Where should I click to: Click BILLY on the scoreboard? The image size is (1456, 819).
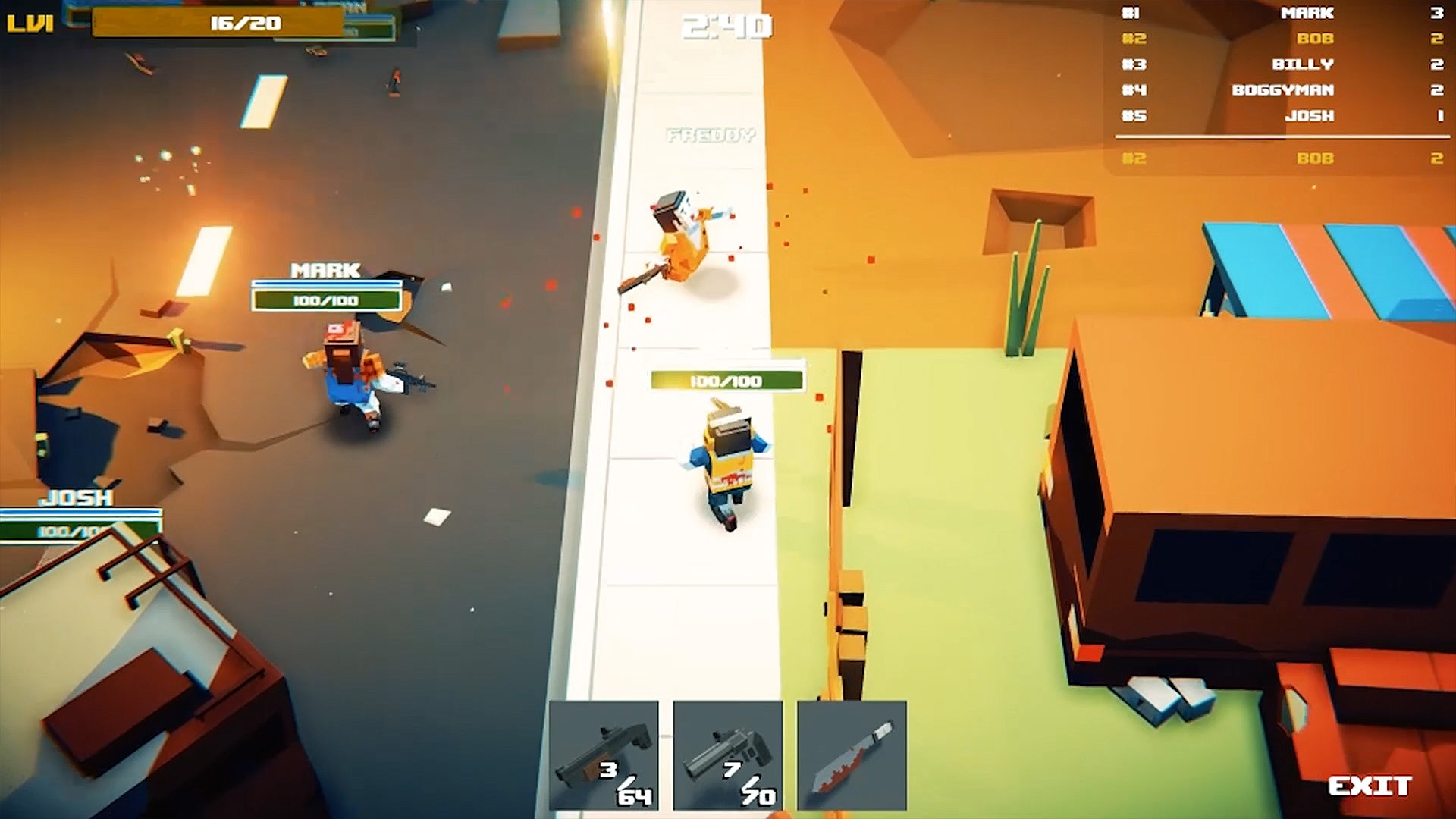point(1282,64)
